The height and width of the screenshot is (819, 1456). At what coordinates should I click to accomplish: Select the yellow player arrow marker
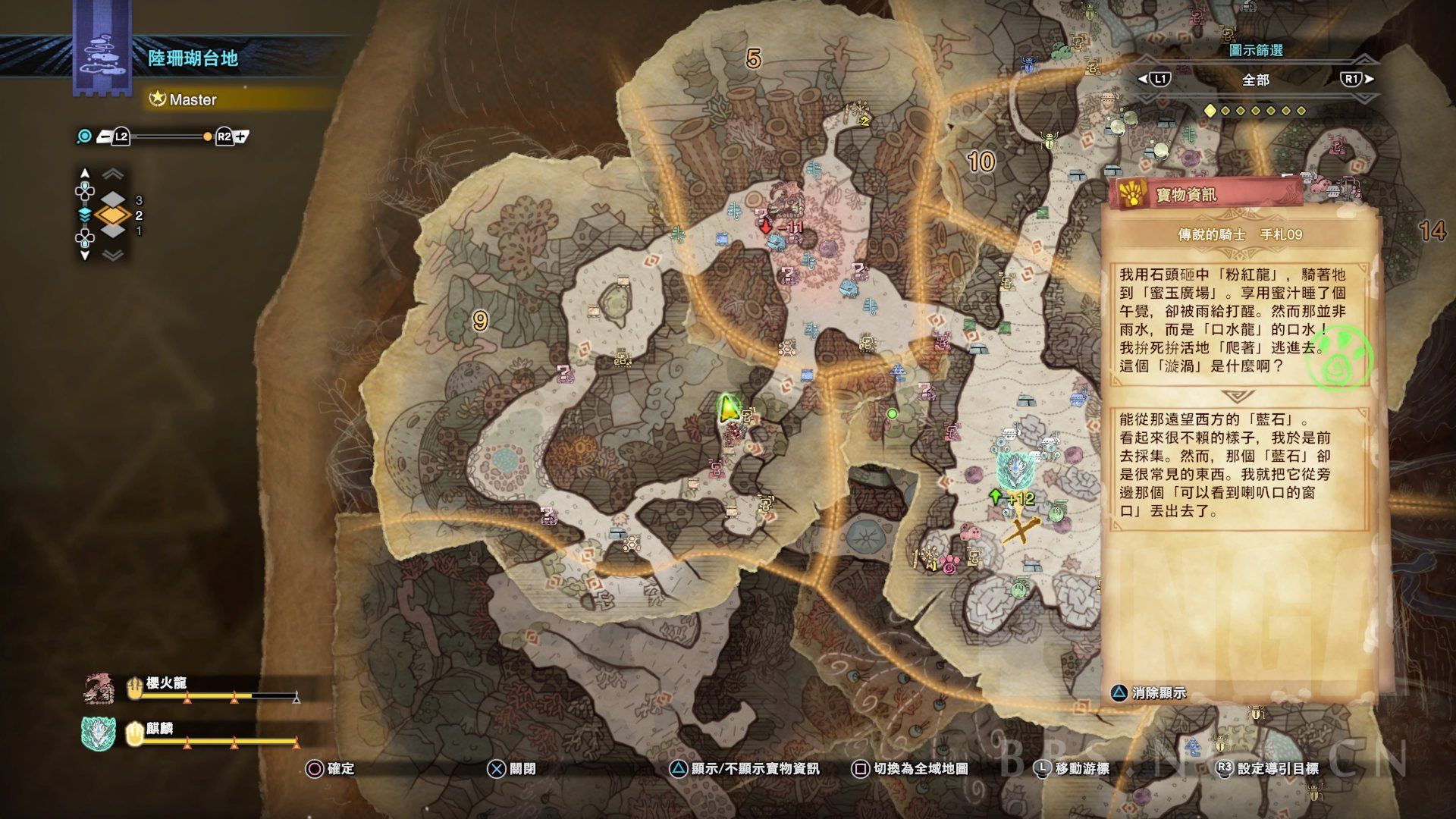(728, 408)
